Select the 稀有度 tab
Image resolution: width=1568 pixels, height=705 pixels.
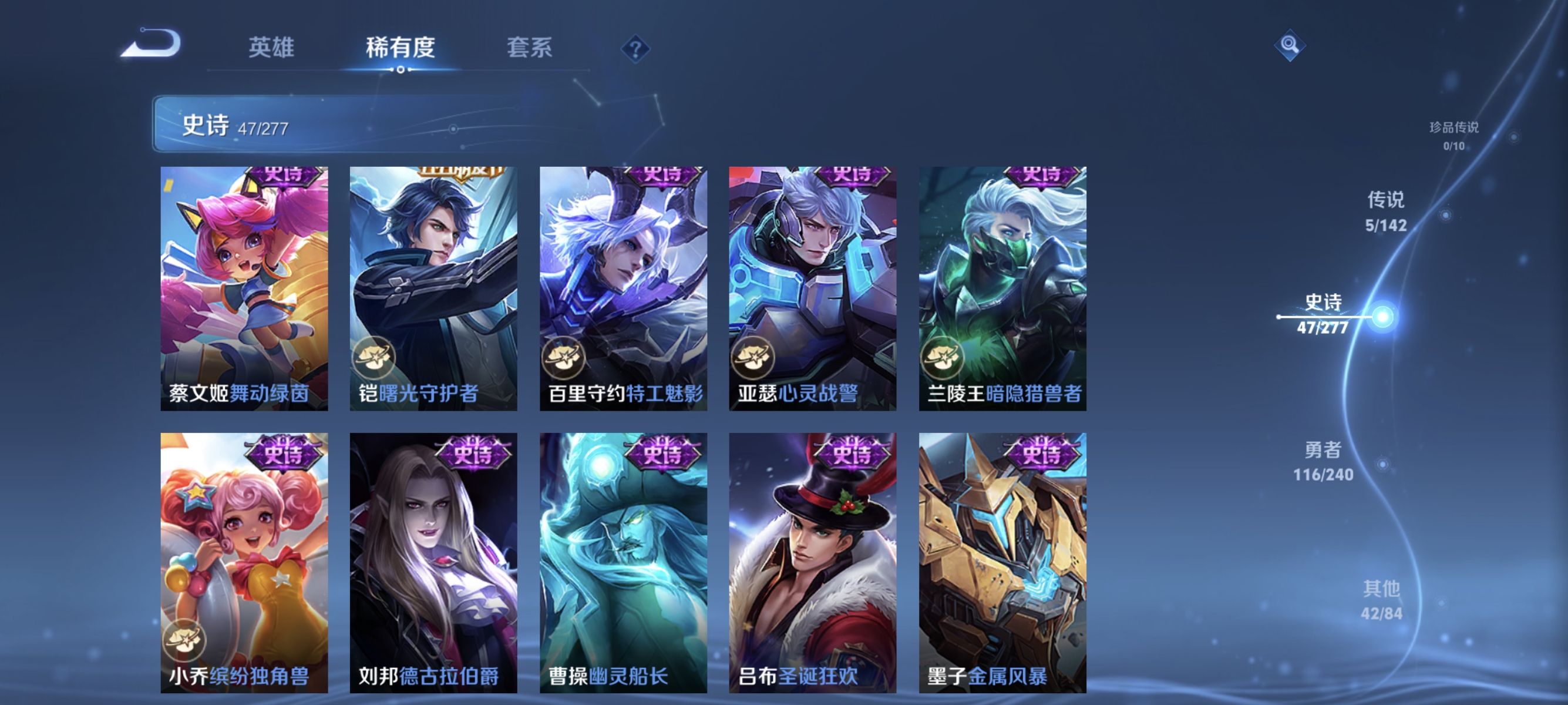[x=402, y=49]
